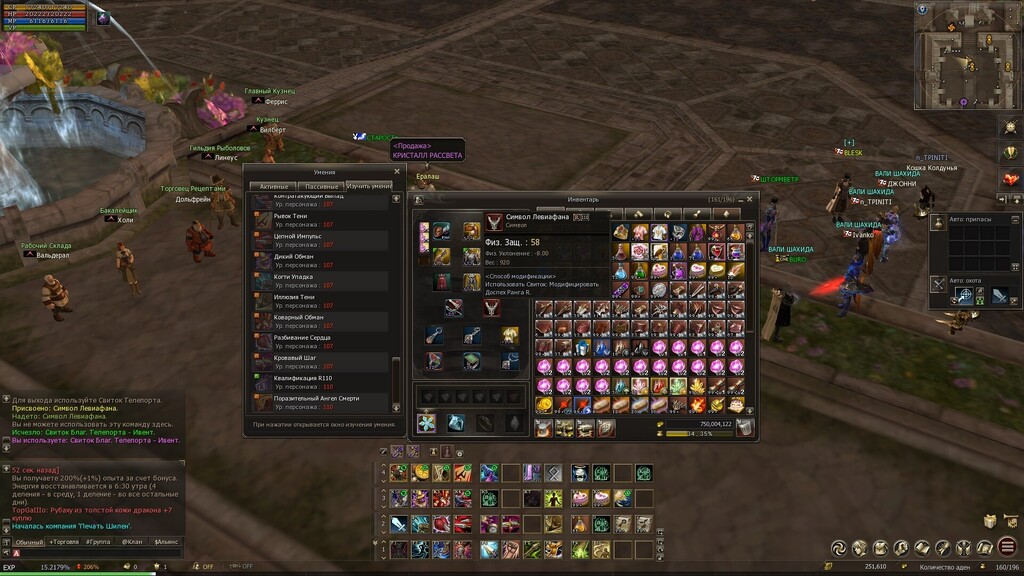Switch to the Активные skills tab
Image resolution: width=1024 pixels, height=576 pixels.
(273, 186)
